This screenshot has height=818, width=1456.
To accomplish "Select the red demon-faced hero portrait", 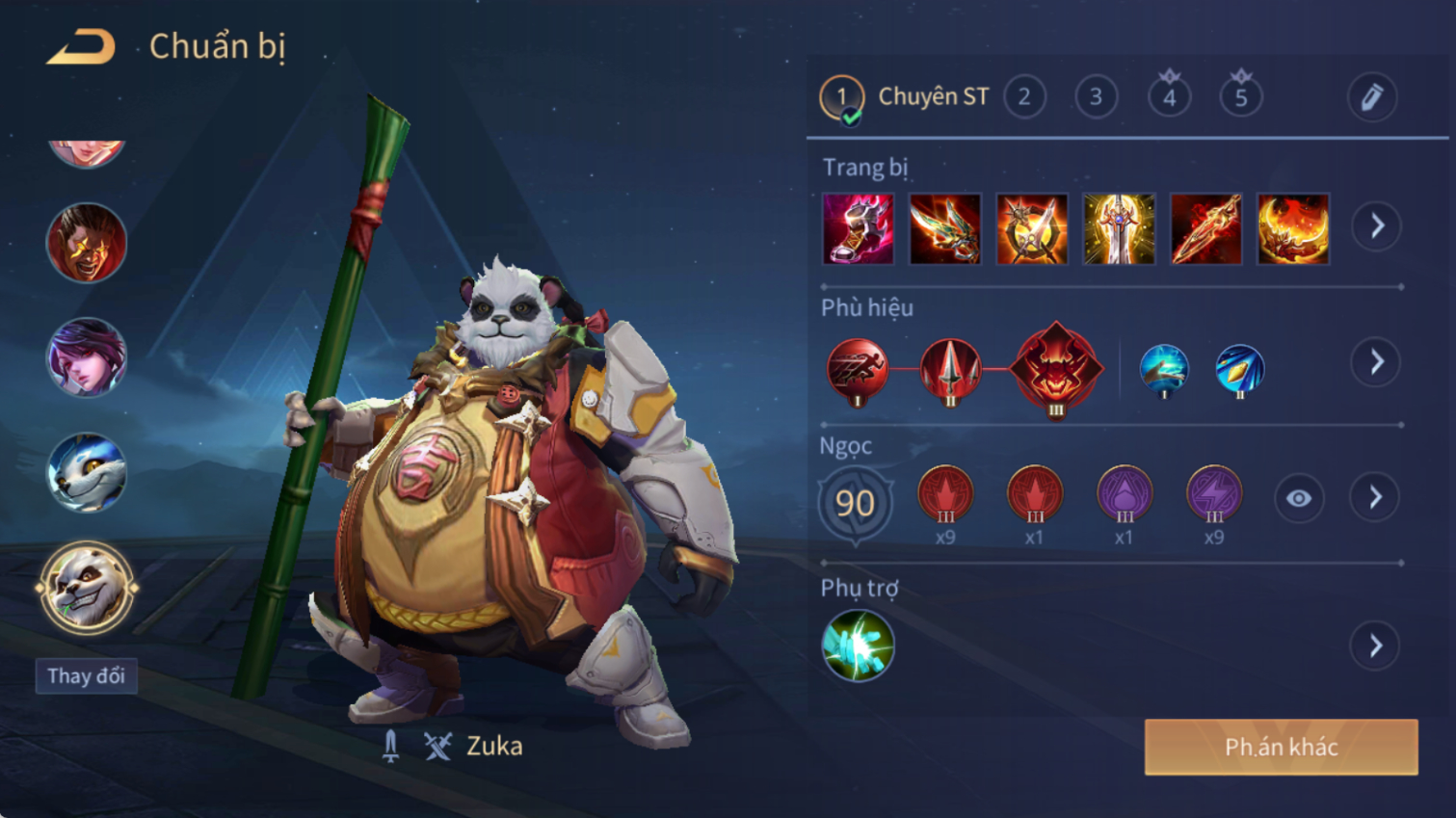I will pos(87,243).
